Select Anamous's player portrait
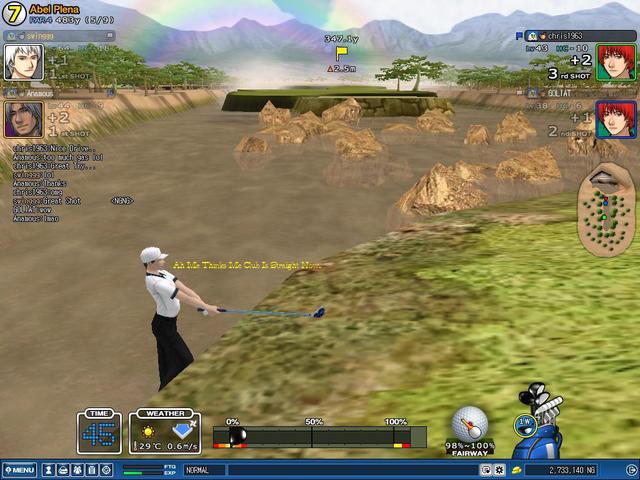The height and width of the screenshot is (480, 640). click(x=21, y=119)
